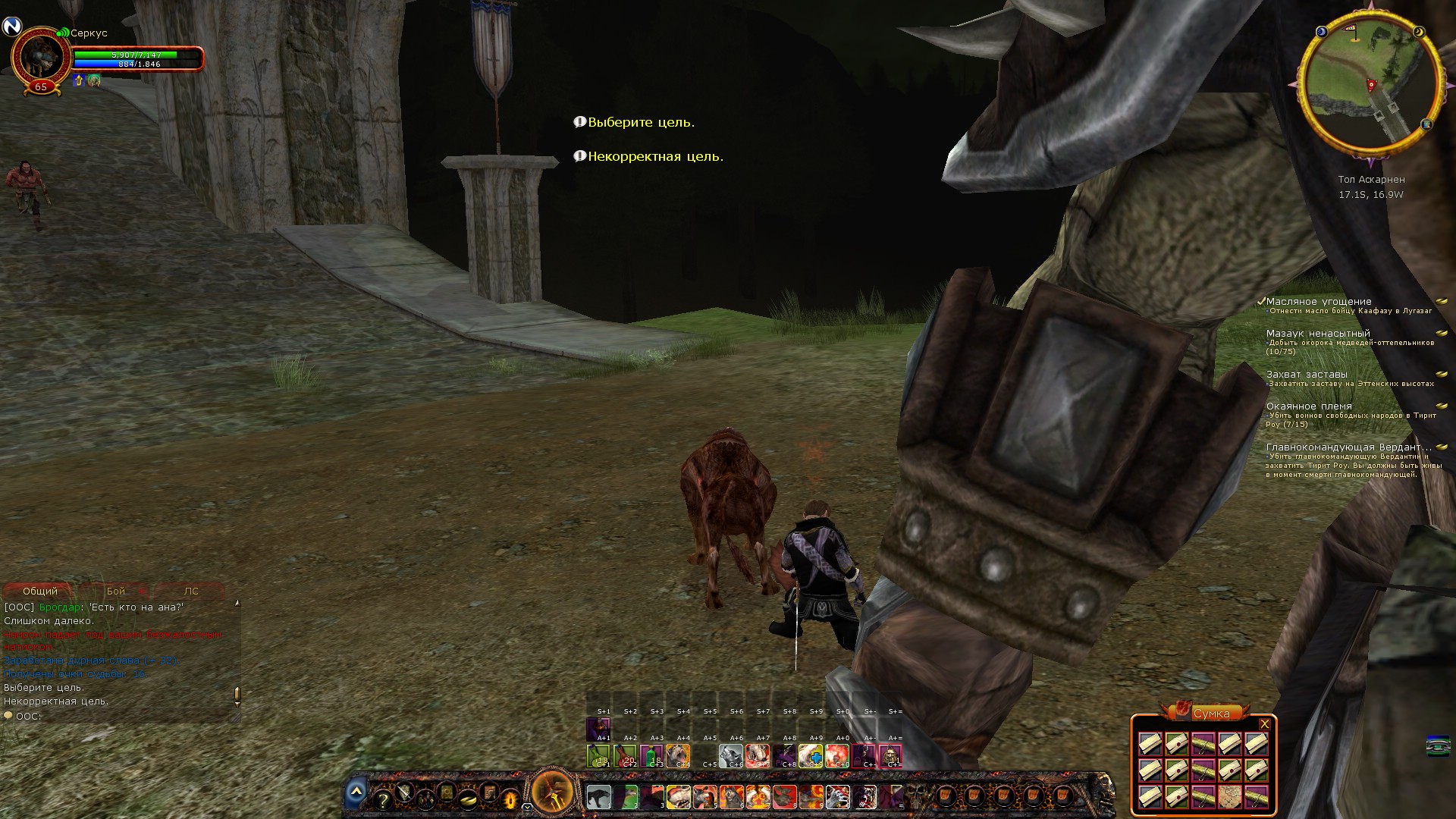Viewport: 1456px width, 819px height.
Task: Click the Серкус warg character portrait
Action: pos(40,58)
